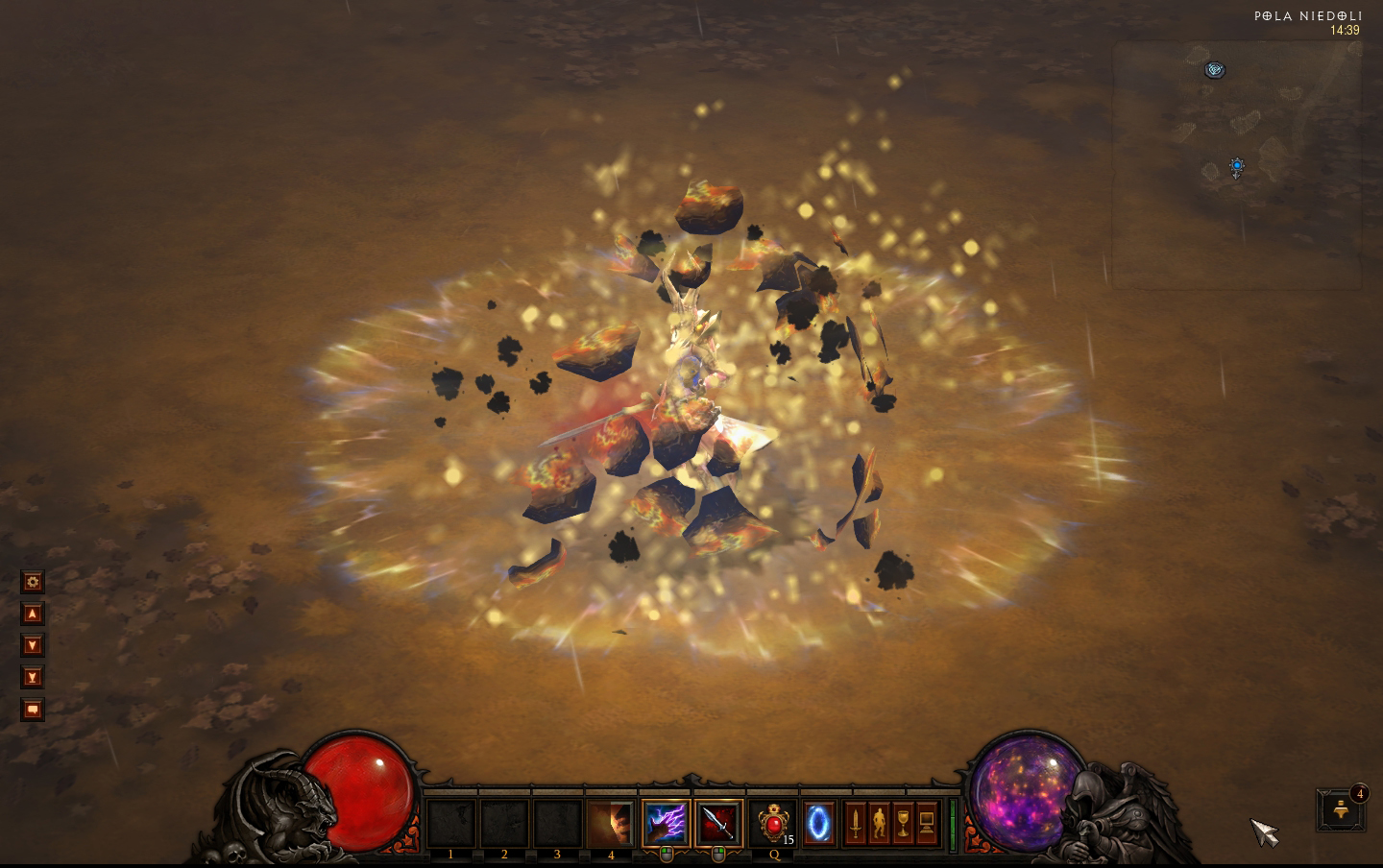This screenshot has height=868, width=1383.
Task: Open the notification button showing 4
Action: pyautogui.click(x=1342, y=810)
